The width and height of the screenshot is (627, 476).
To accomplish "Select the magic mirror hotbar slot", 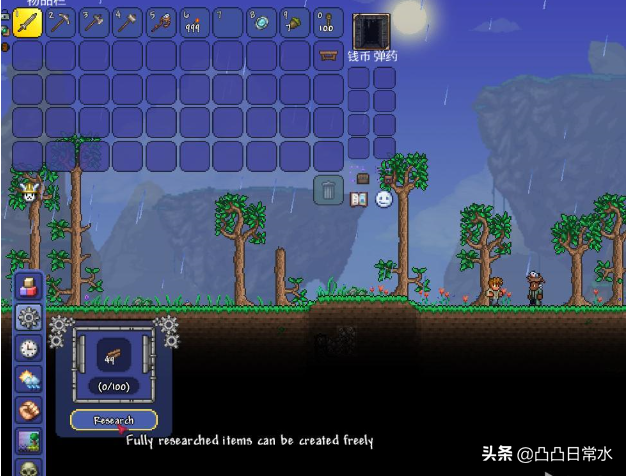I will click(x=261, y=22).
